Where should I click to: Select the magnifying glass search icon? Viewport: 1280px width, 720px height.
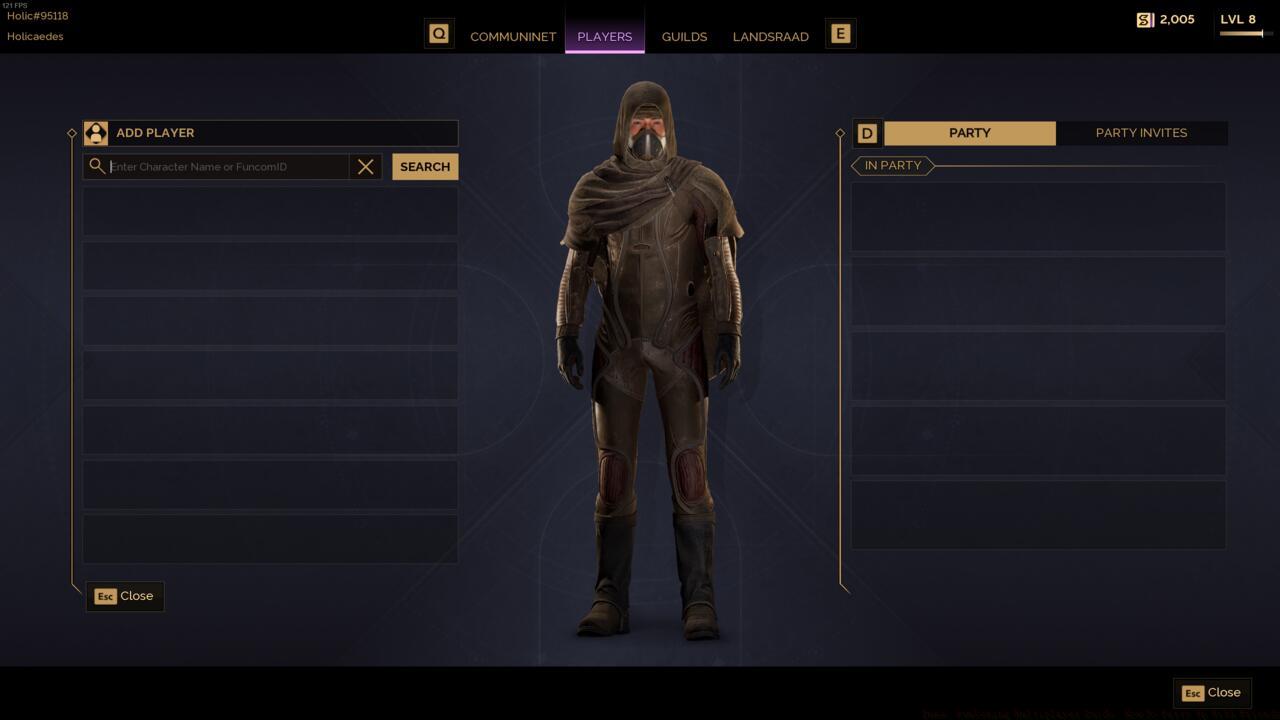tap(97, 166)
